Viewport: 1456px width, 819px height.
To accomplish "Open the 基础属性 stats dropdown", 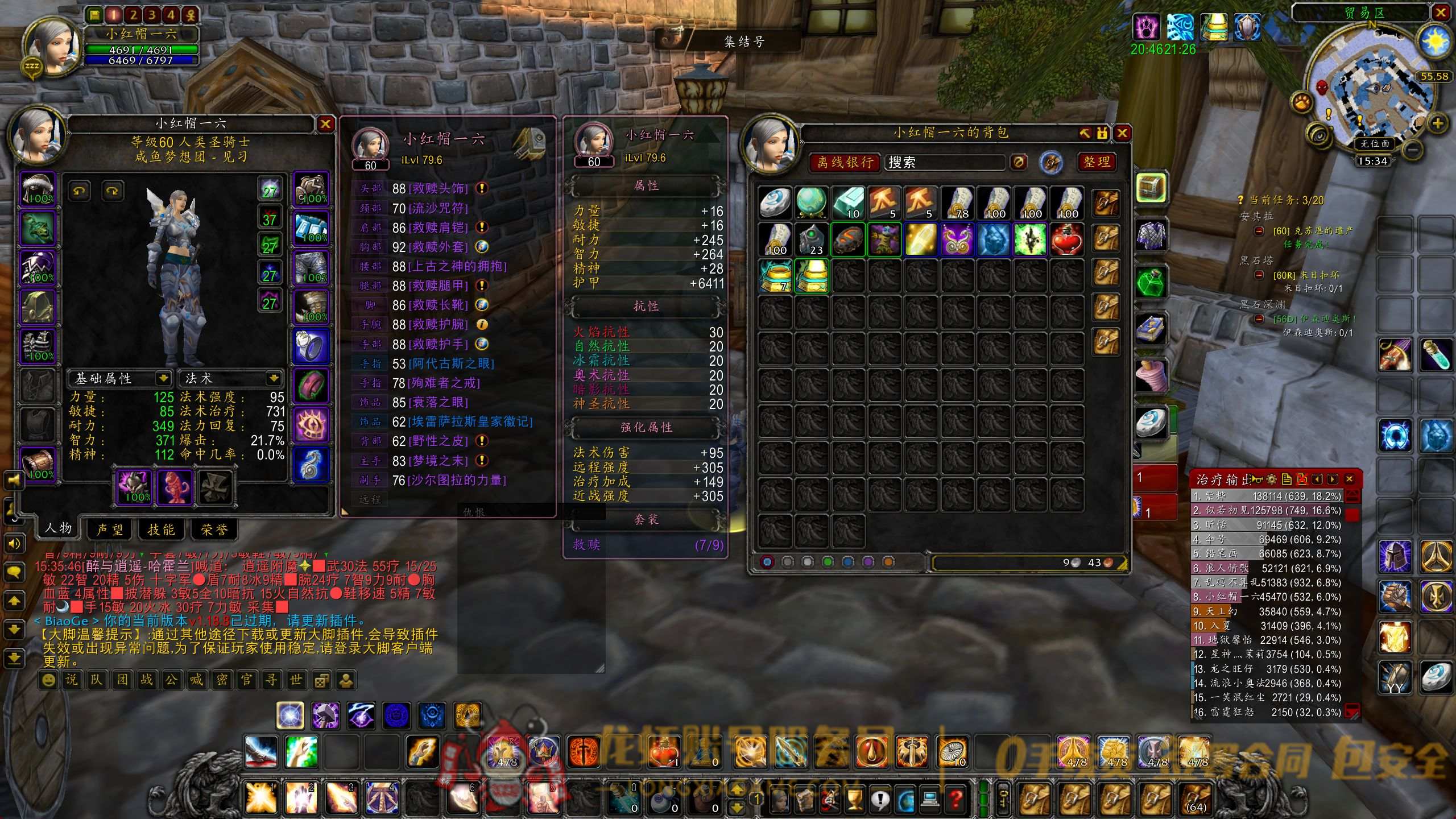I will [x=163, y=378].
